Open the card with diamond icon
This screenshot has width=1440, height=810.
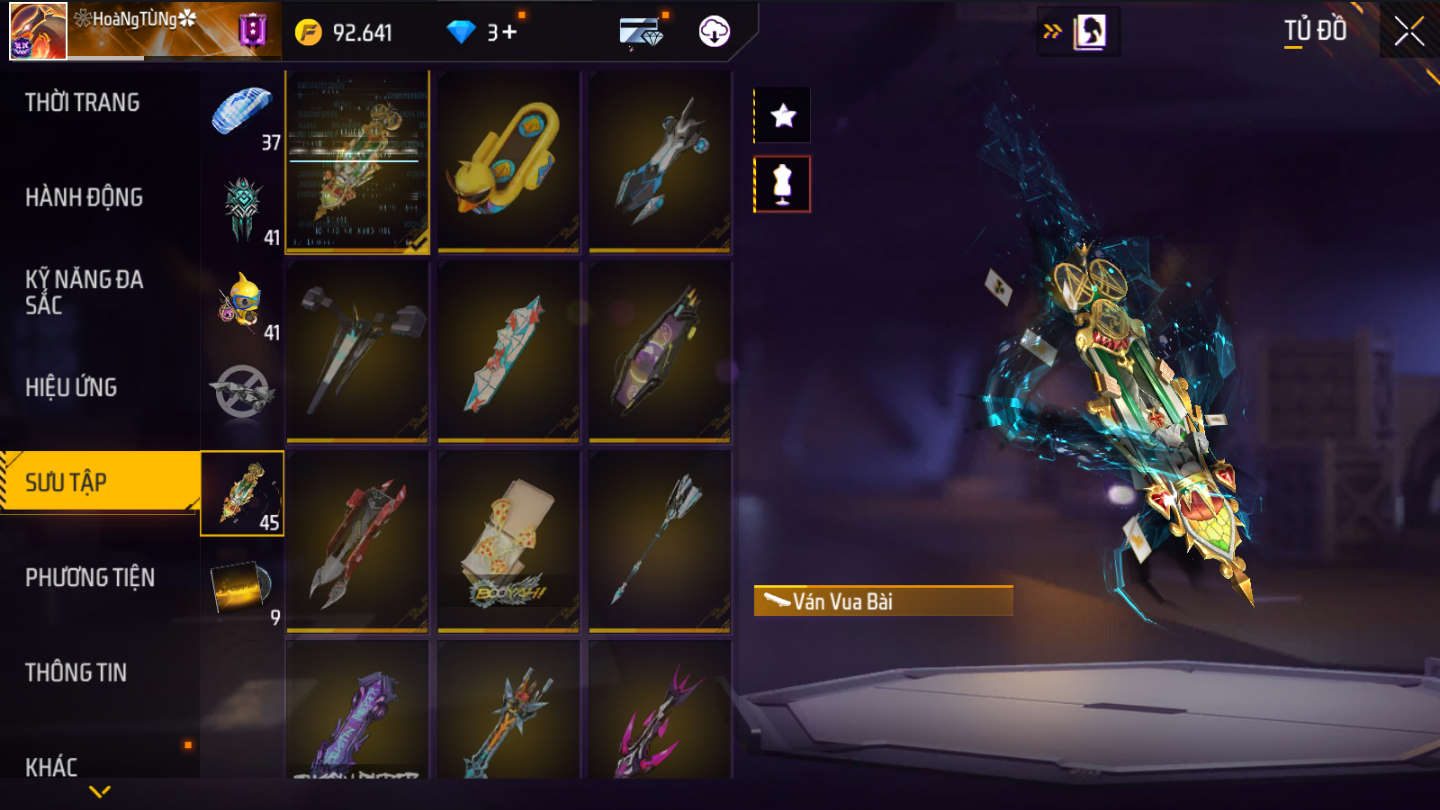641,32
